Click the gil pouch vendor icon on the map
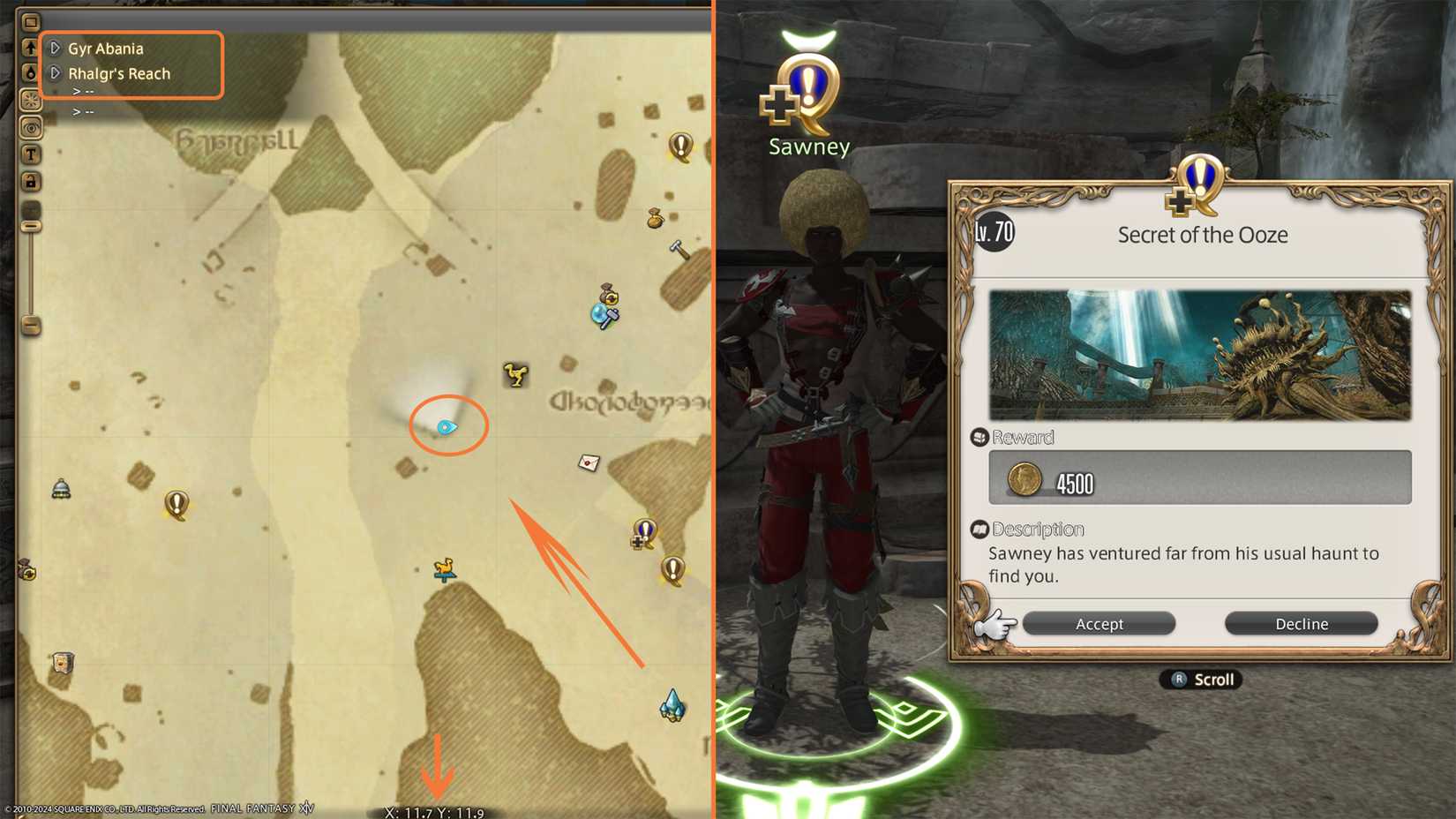 654,220
